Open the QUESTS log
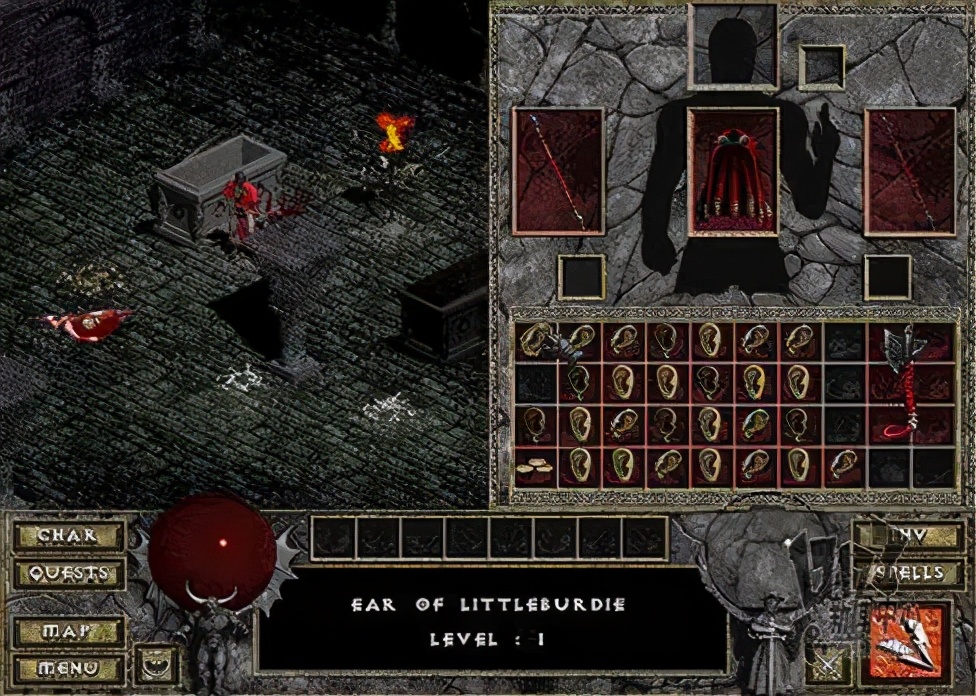Screen dimensions: 976x696 [x=67, y=574]
